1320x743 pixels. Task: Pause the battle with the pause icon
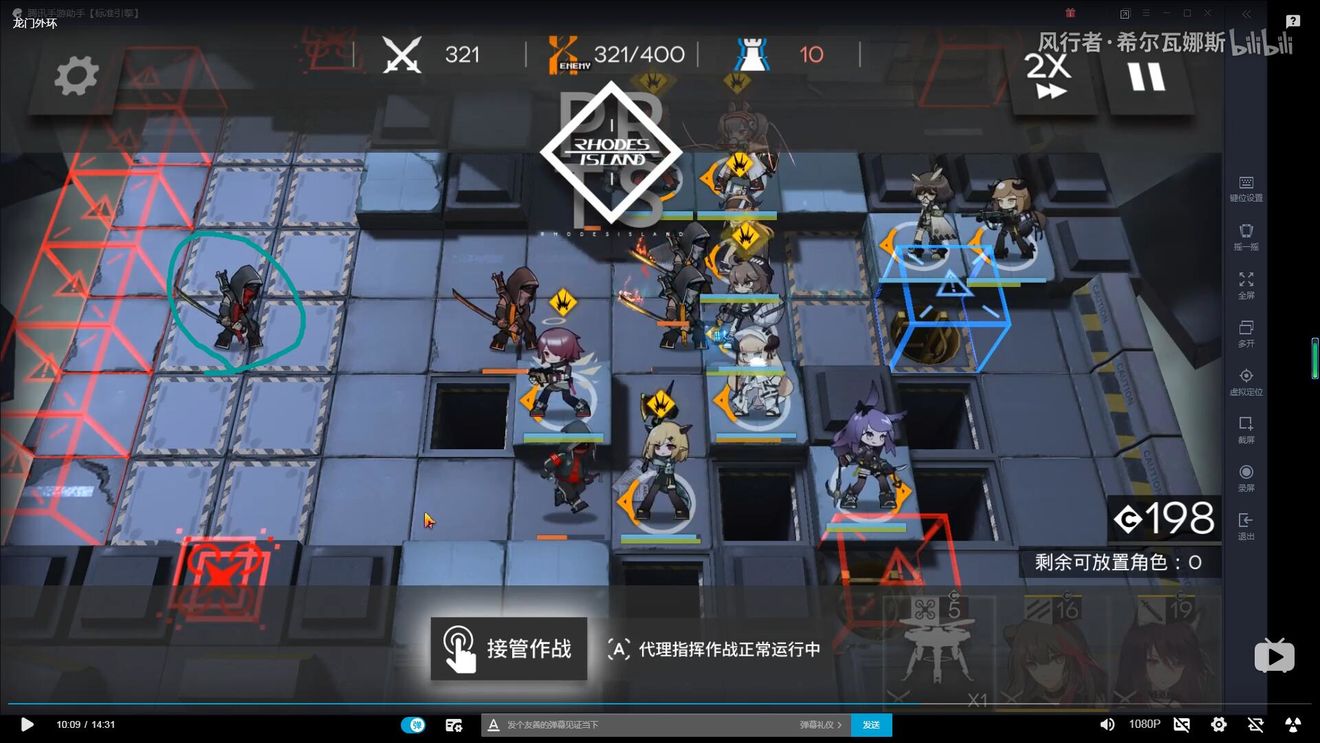pos(1145,79)
